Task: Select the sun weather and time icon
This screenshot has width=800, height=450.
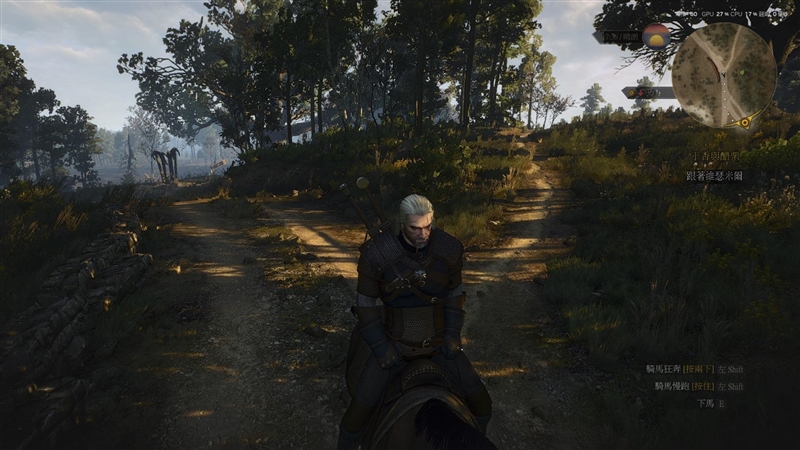Action: point(657,37)
